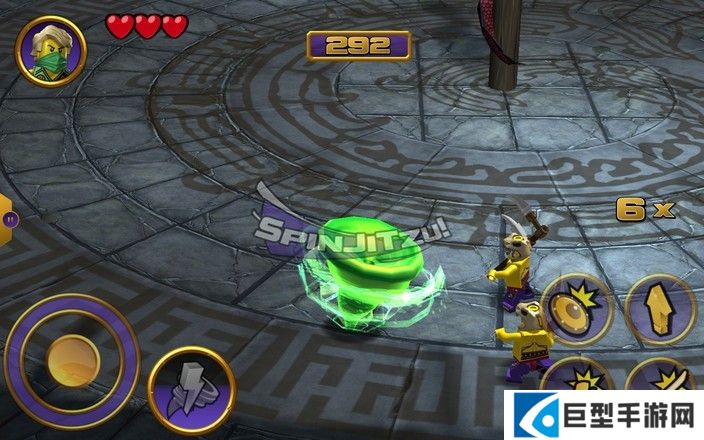704x440 pixels.
Task: Pause the game with the hexagon button
Action: click(x=9, y=218)
